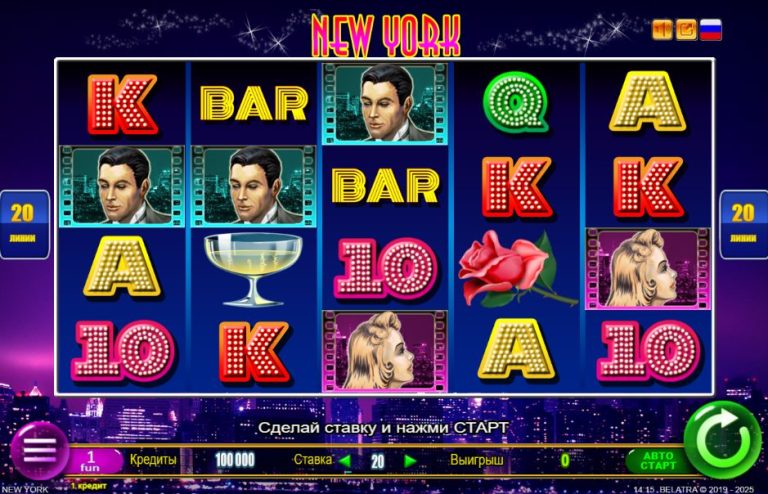Click the orange fullscreen icon
This screenshot has height=494, width=768.
pos(686,30)
